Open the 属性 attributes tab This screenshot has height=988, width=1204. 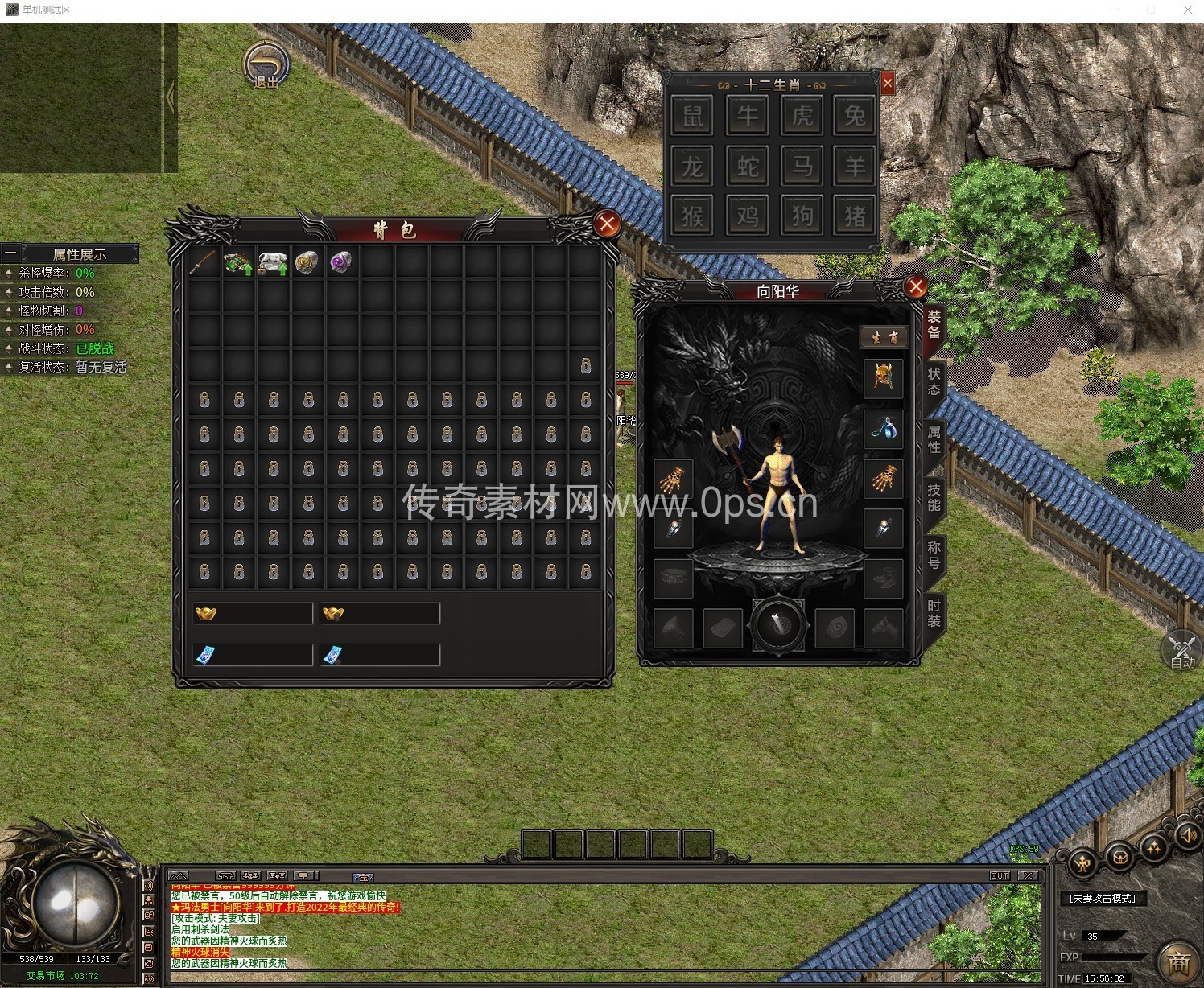934,439
